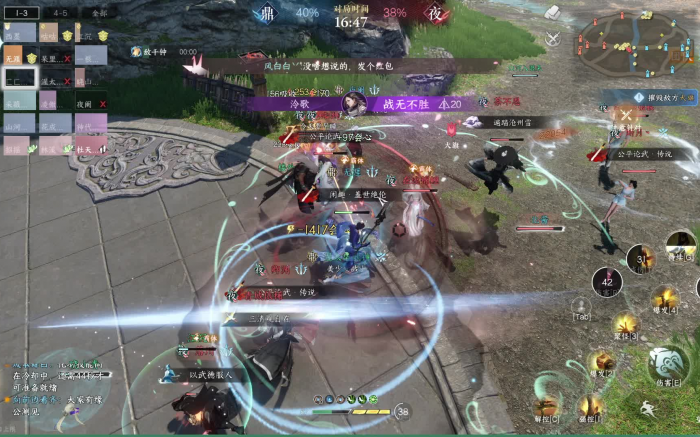Switch to the 4-5 team tab
700x437 pixels.
(60, 13)
